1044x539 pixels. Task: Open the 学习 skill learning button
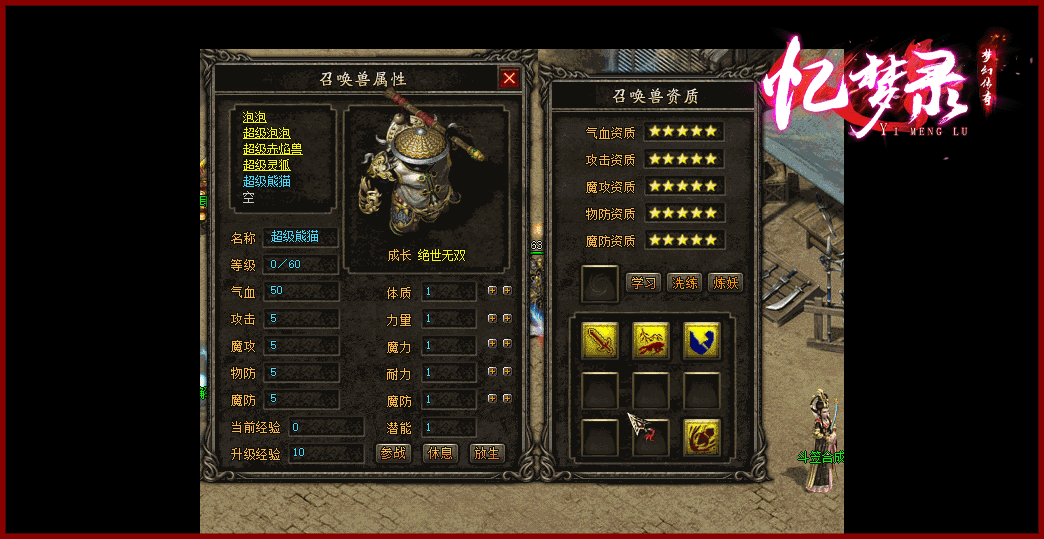[x=643, y=282]
